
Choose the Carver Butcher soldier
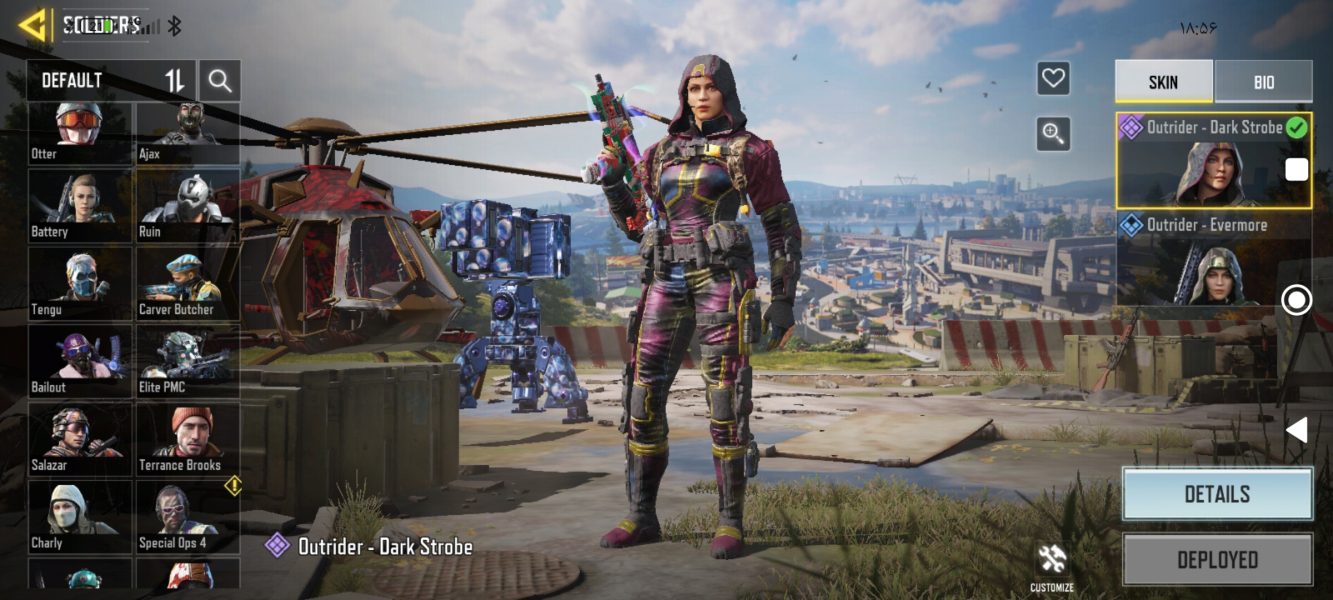187,284
